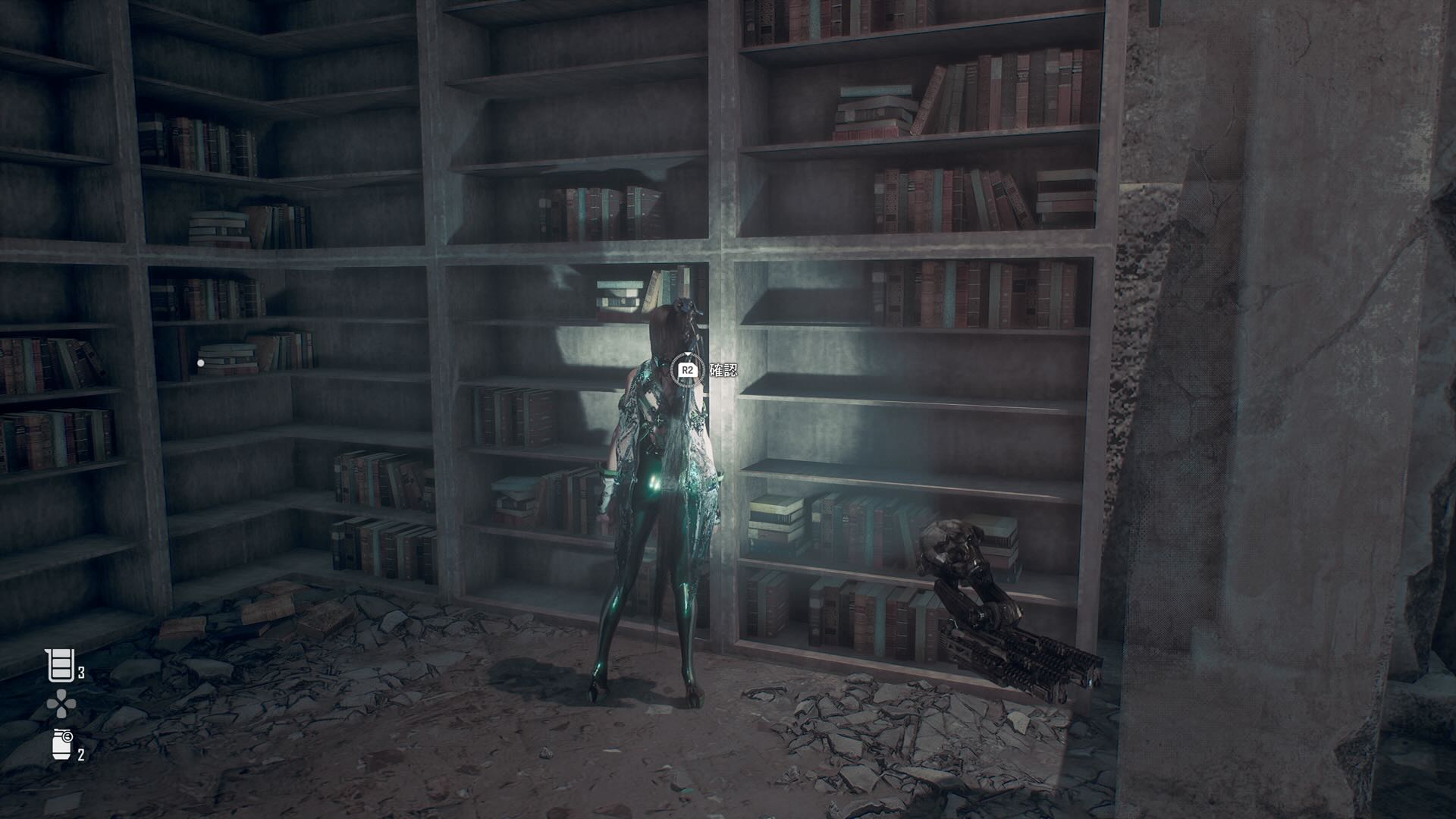The image size is (1456, 819).
Task: Click the grenade count number 2
Action: pyautogui.click(x=81, y=755)
